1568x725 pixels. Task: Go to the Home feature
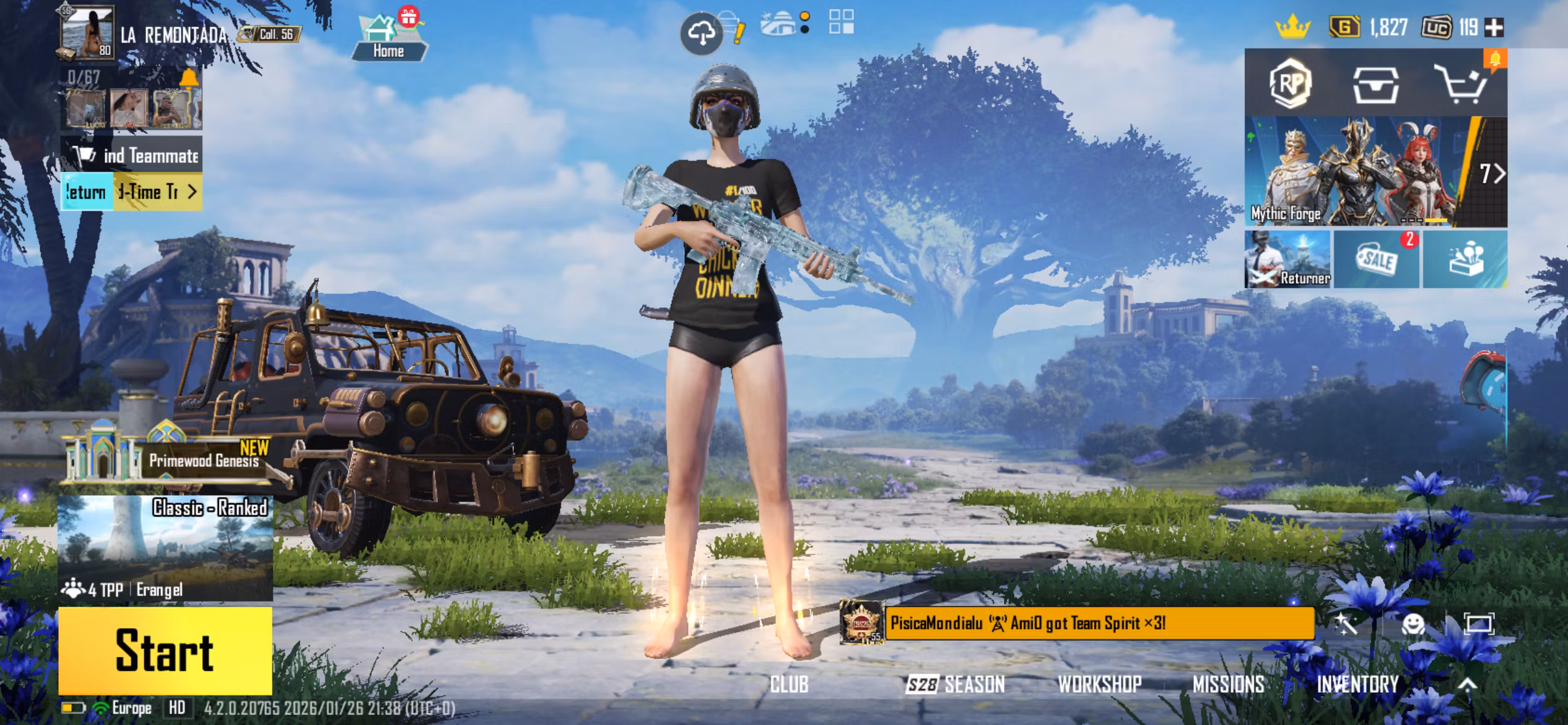[x=388, y=37]
